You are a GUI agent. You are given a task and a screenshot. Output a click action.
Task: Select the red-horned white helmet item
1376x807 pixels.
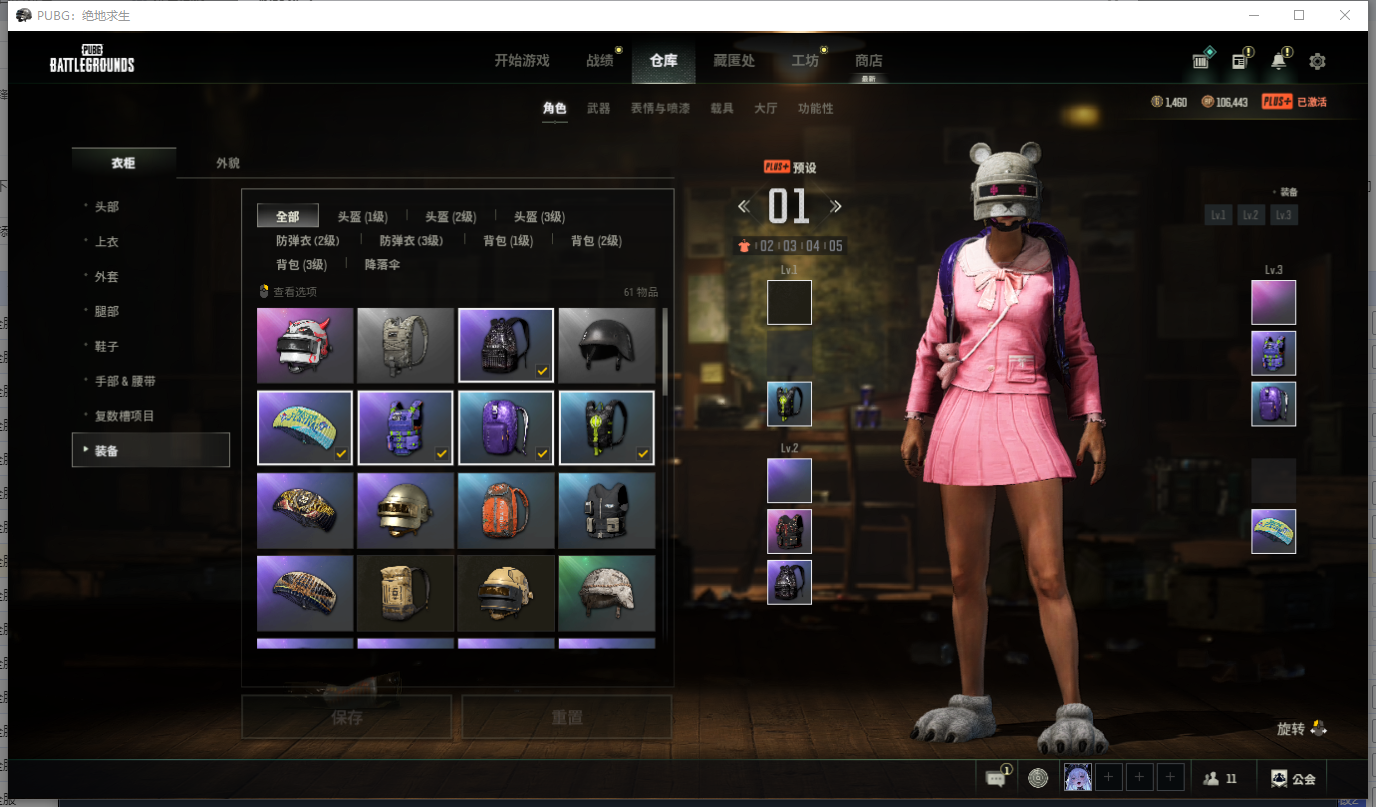coord(305,345)
